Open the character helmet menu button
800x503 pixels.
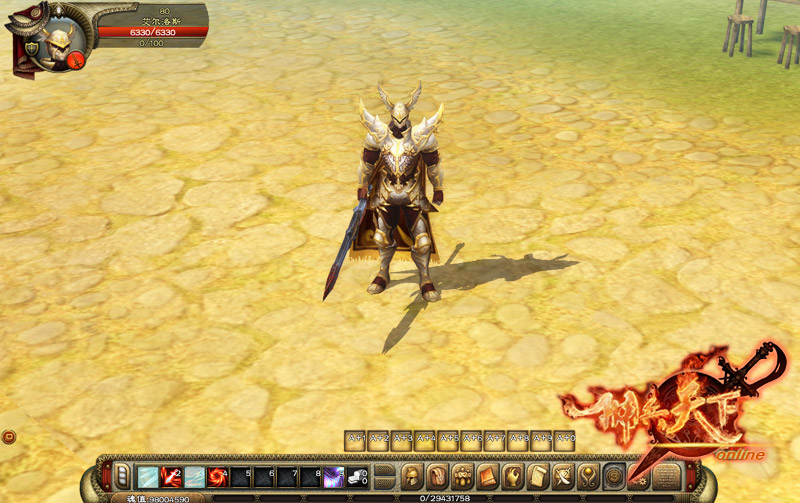click(x=411, y=476)
